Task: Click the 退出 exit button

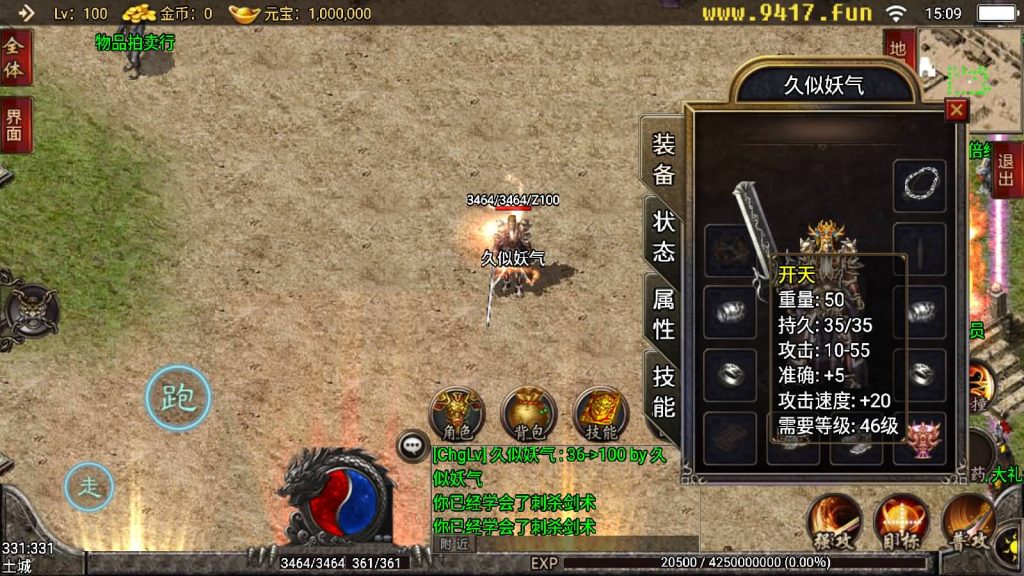Action: pyautogui.click(x=1006, y=169)
